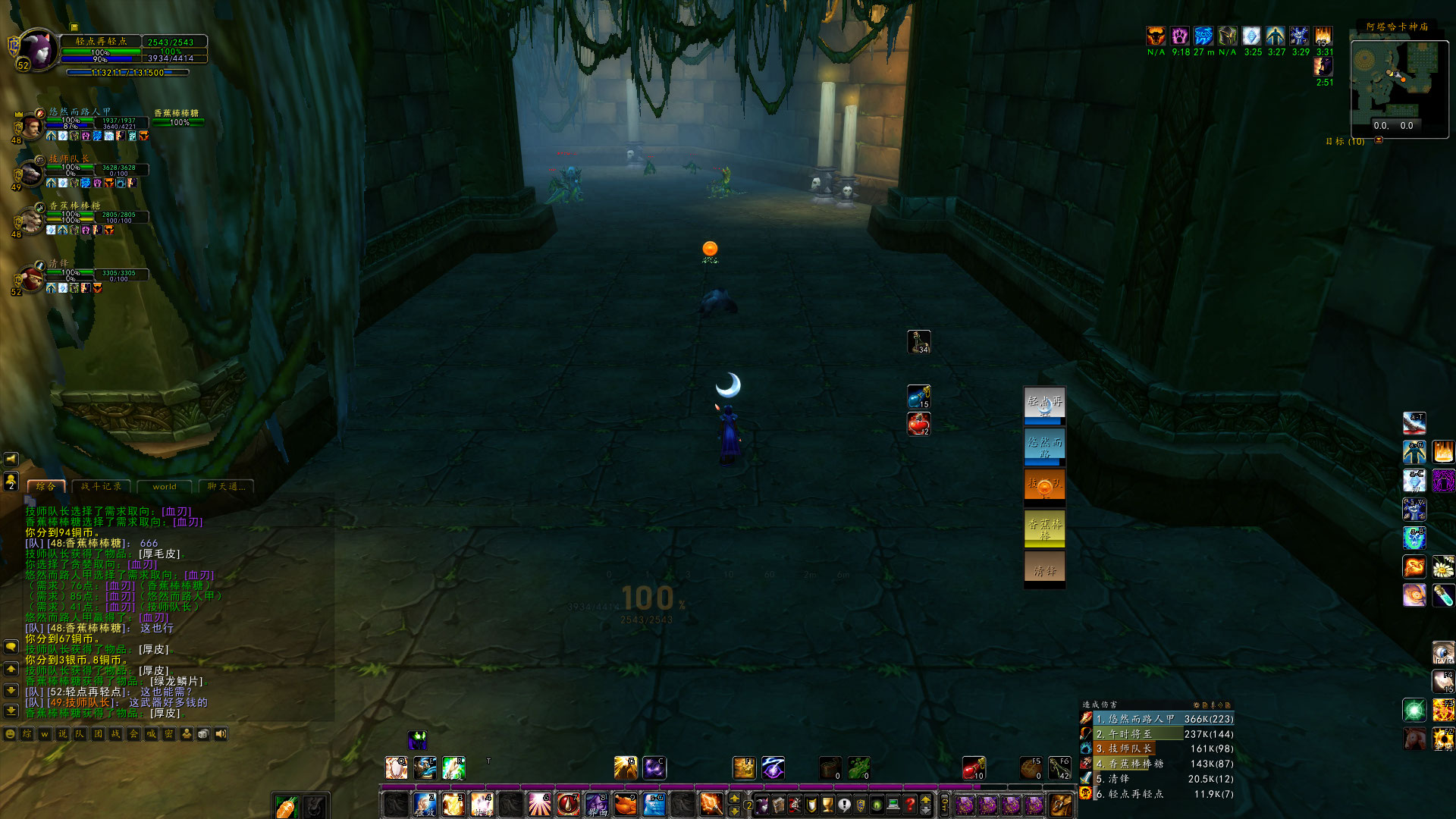Target party member 清锋 in party frames
This screenshot has height=819, width=1456.
point(32,278)
